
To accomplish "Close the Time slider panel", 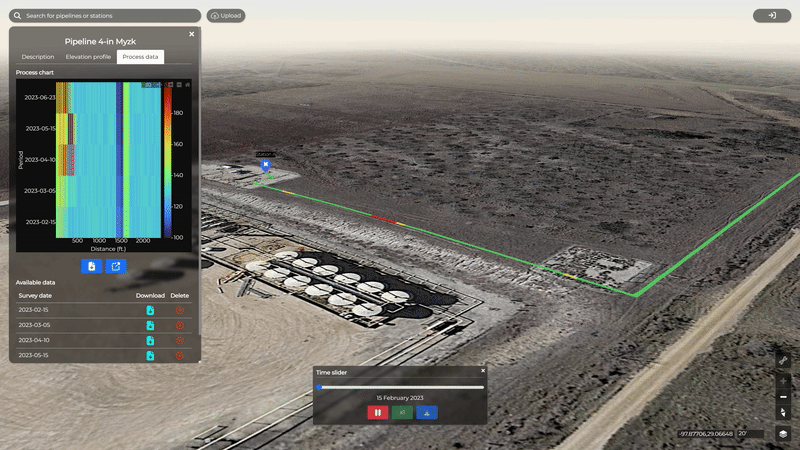I will pos(483,371).
